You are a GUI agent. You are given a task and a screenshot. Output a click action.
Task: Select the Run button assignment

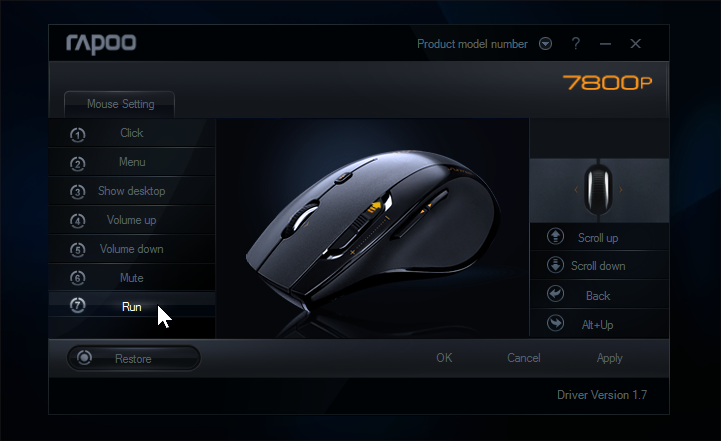coord(131,307)
